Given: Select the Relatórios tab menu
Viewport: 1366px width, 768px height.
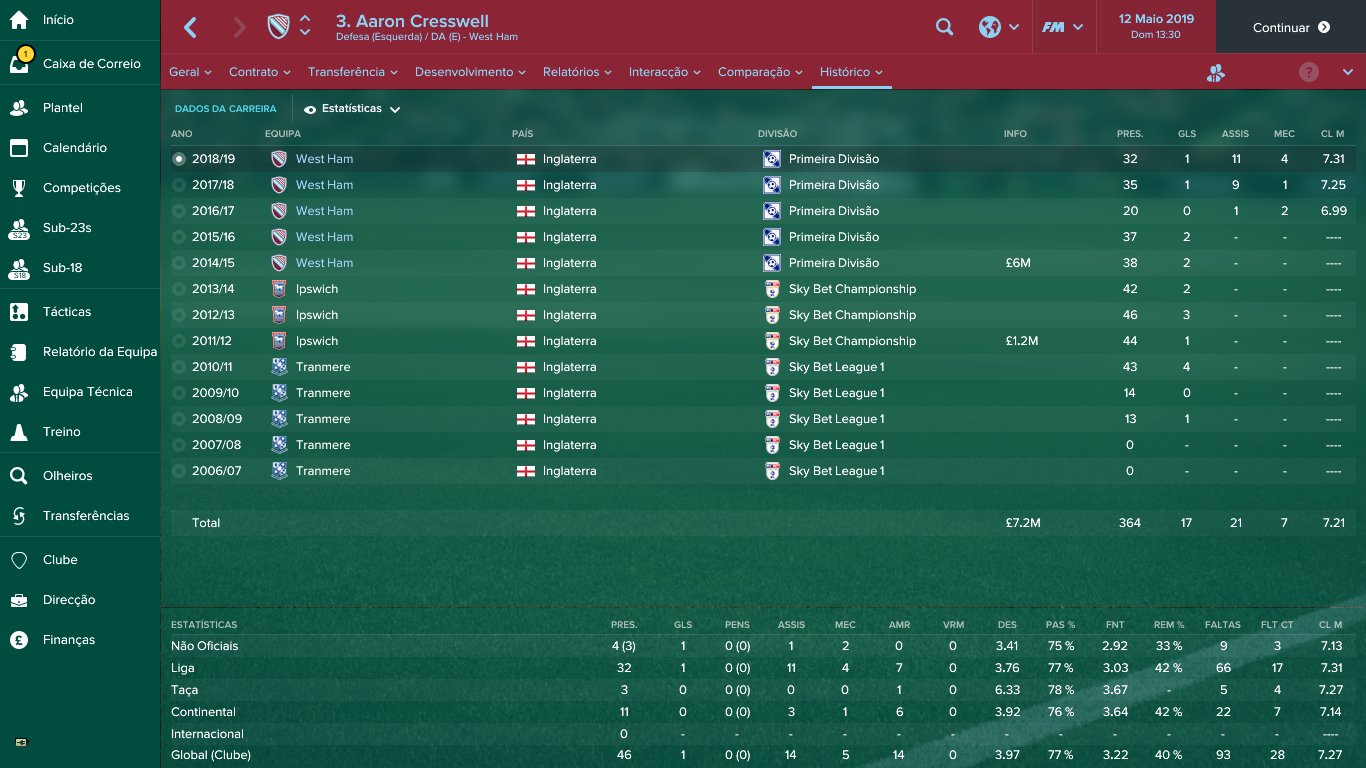Looking at the screenshot, I should coord(576,72).
